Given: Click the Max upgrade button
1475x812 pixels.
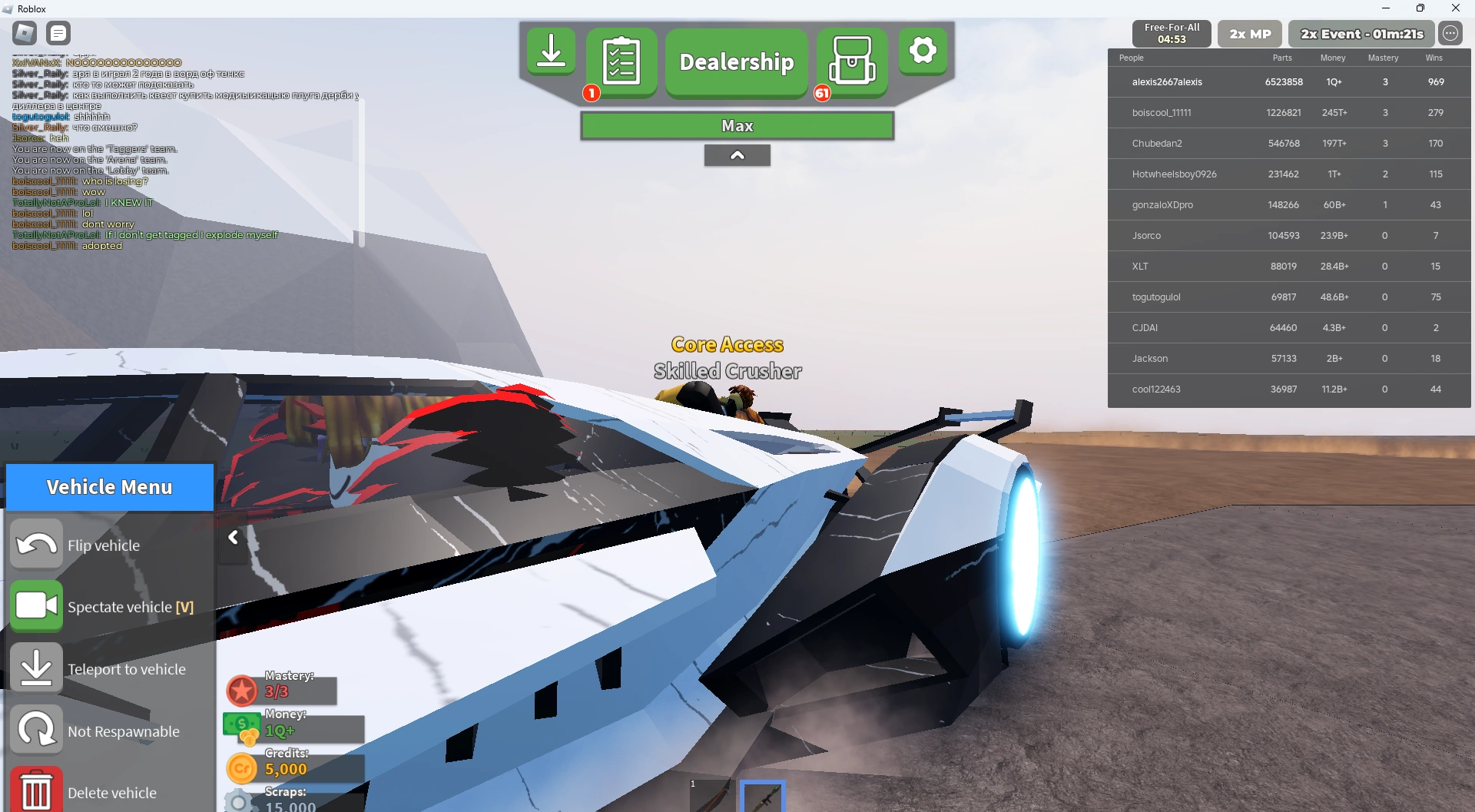Looking at the screenshot, I should point(736,125).
